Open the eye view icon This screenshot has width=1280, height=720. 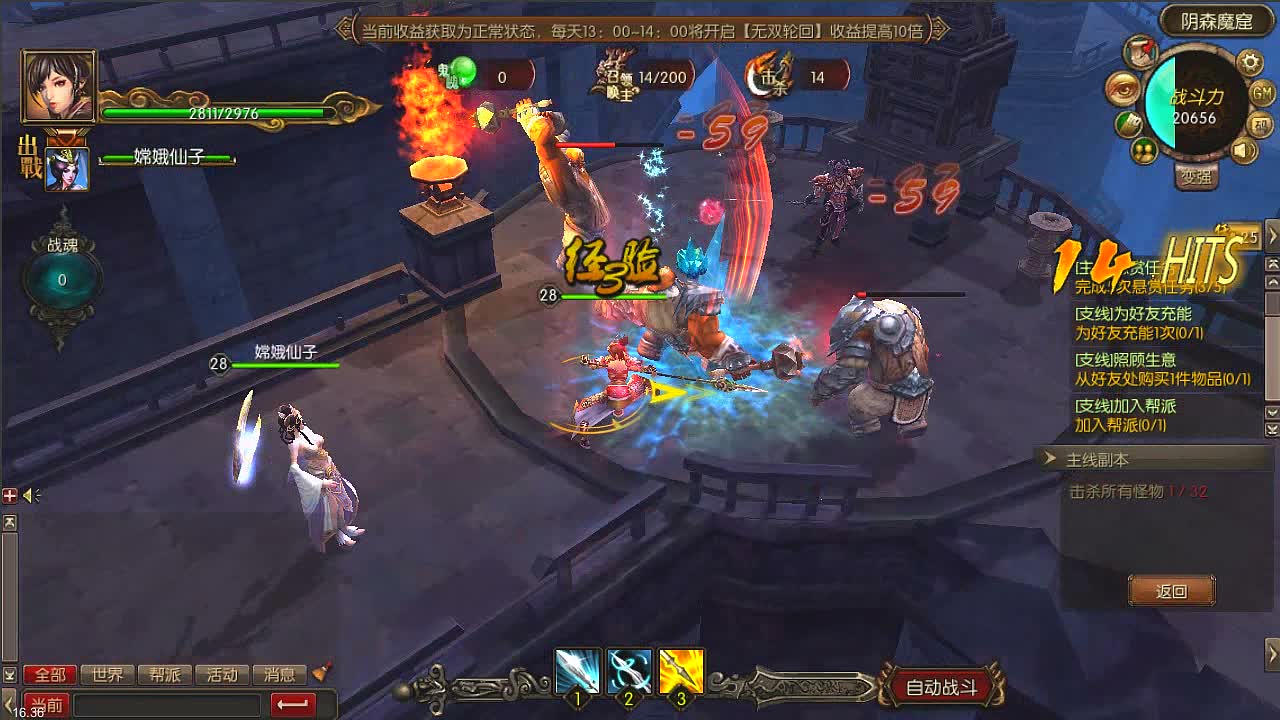click(x=1124, y=90)
